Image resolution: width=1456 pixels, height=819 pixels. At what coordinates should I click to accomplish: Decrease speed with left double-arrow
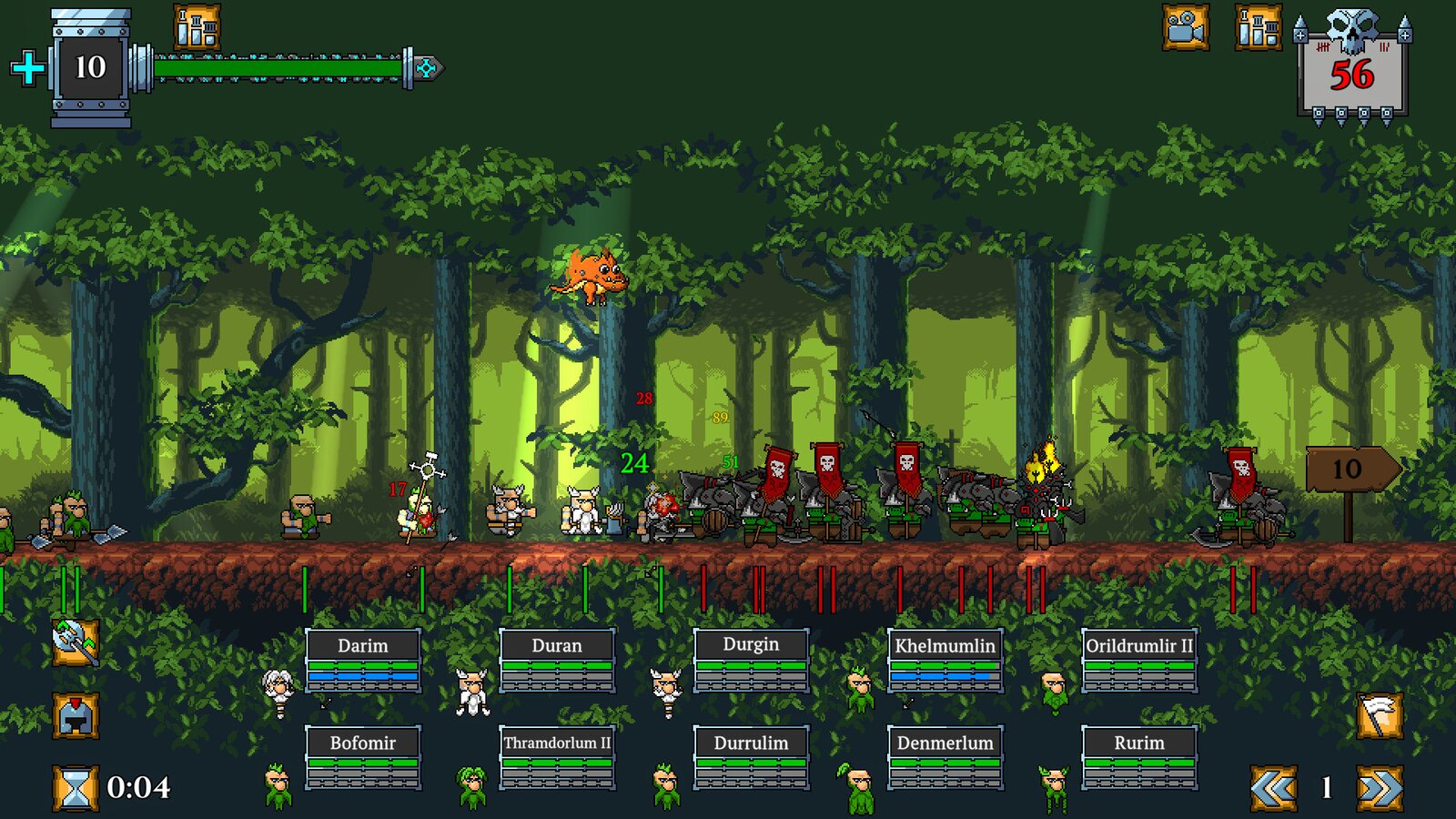(1273, 788)
